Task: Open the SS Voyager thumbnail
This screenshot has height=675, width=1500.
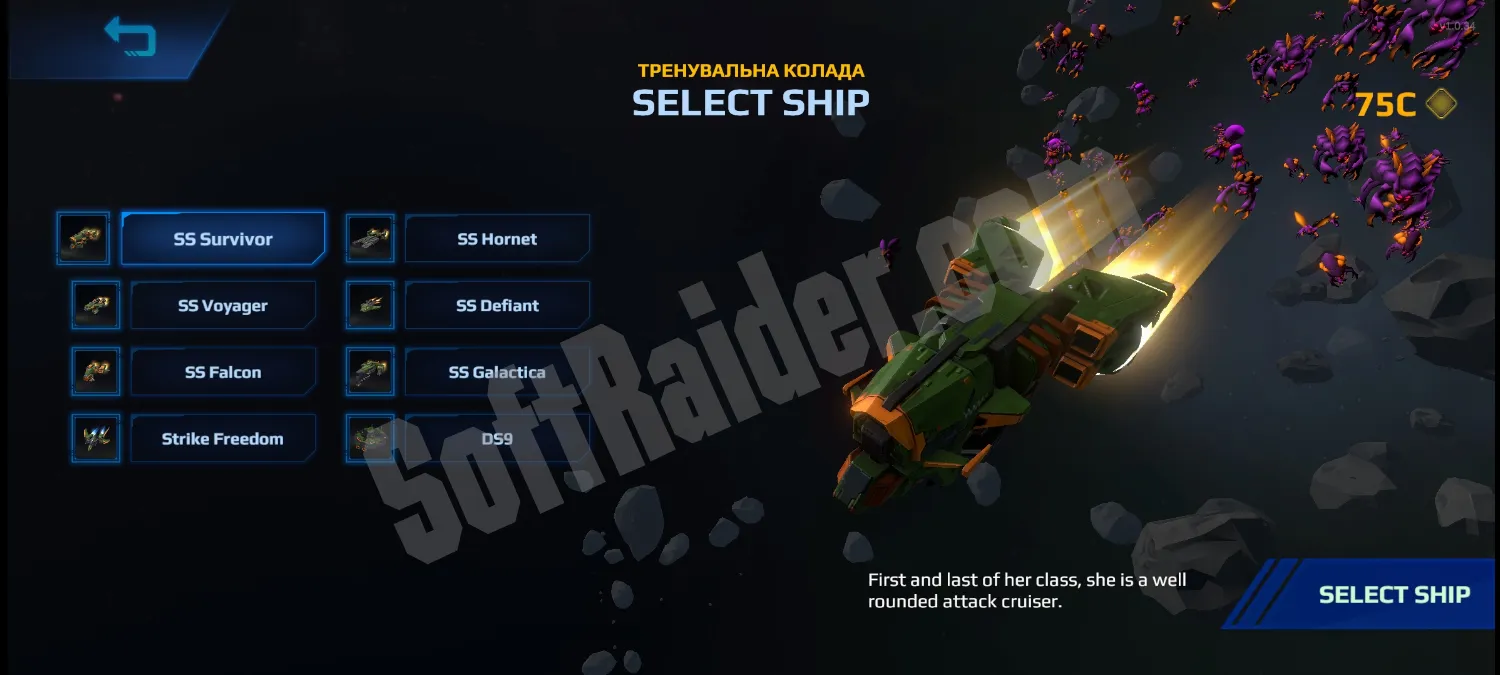Action: [96, 306]
